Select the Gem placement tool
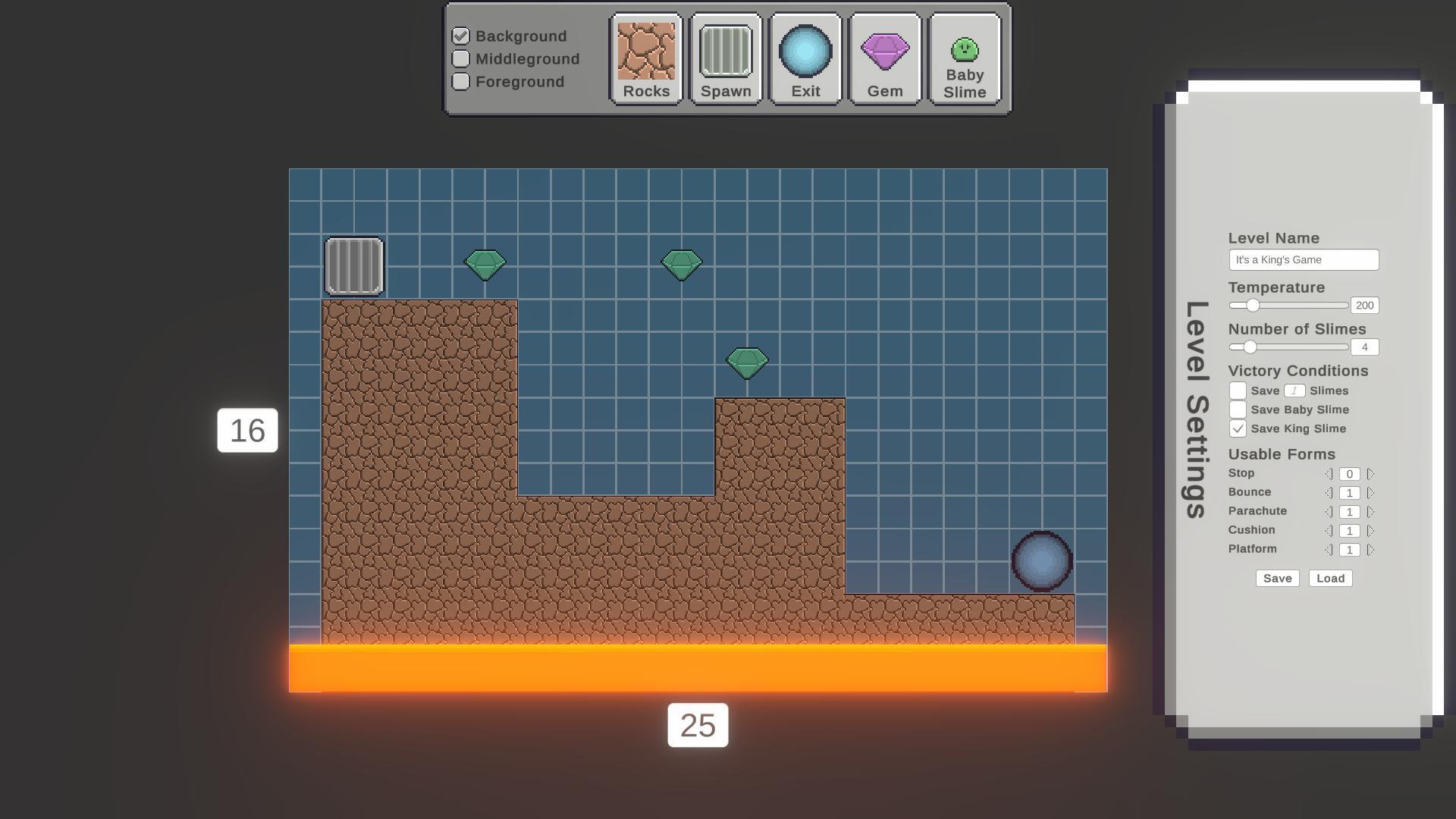 tap(885, 50)
